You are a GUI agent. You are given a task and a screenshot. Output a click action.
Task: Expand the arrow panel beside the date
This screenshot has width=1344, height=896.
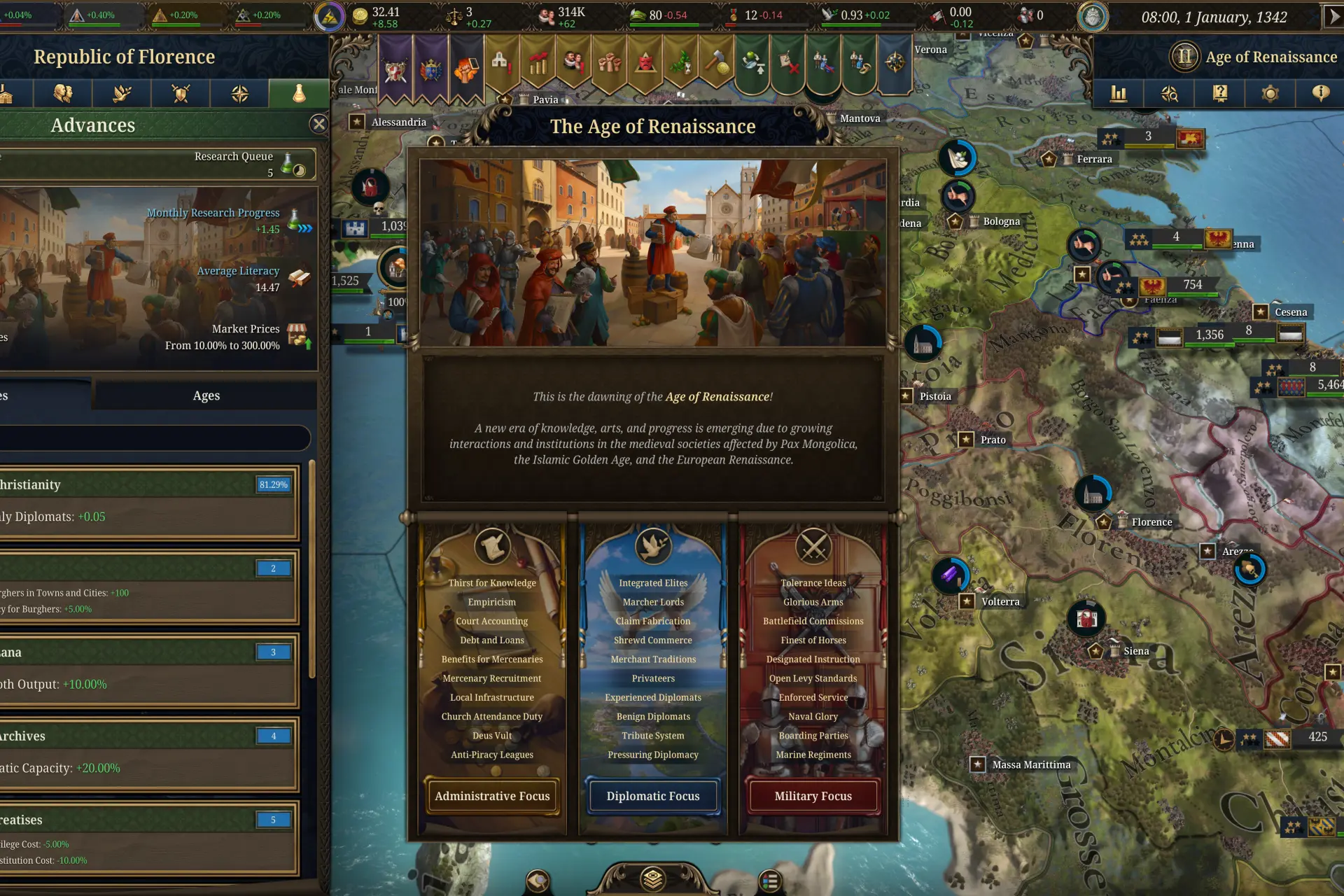click(x=1333, y=17)
